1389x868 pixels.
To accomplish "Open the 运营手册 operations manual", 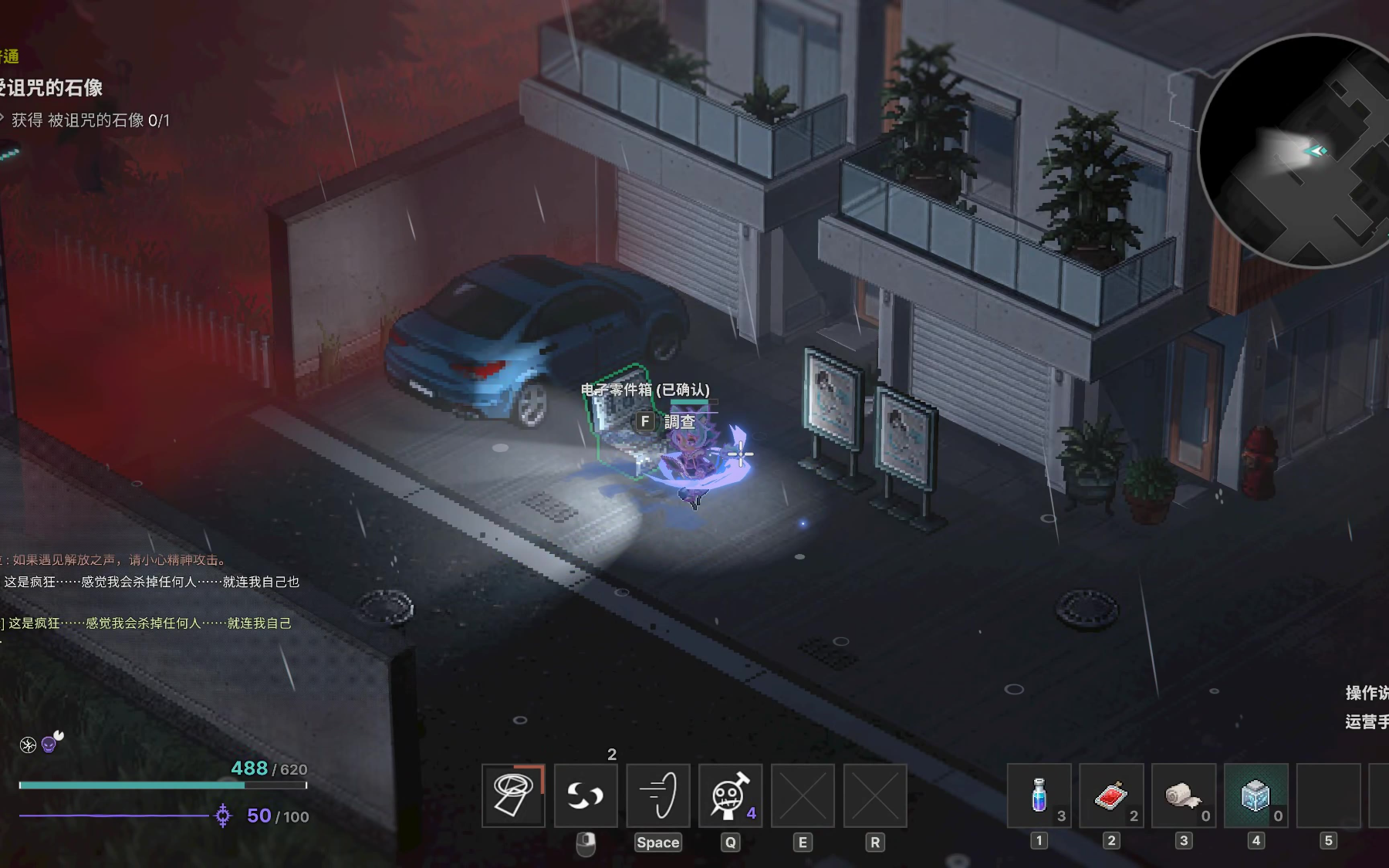I will click(x=1367, y=722).
